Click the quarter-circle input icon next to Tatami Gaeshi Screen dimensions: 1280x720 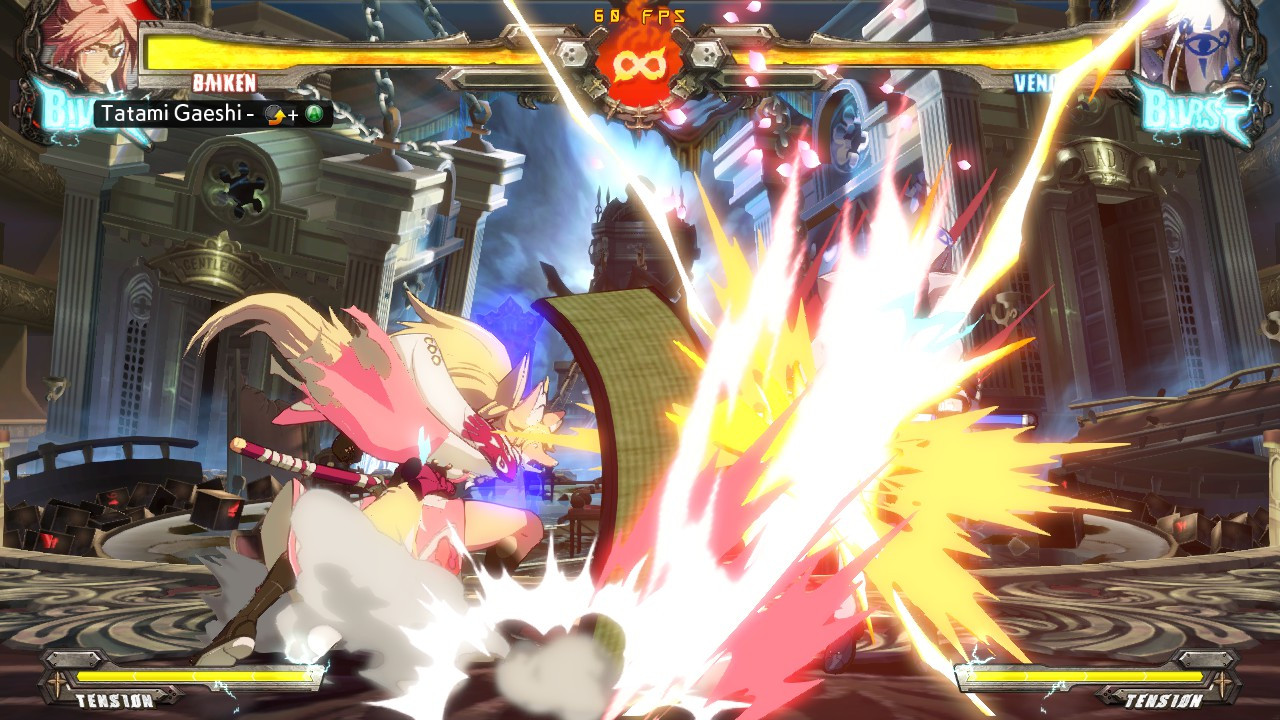click(x=277, y=115)
